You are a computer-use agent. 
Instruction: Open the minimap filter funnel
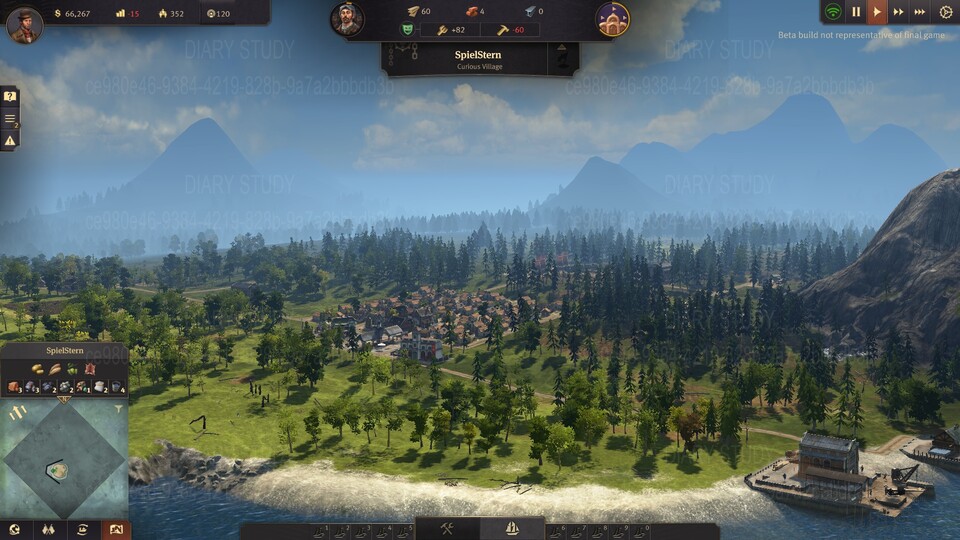point(119,408)
